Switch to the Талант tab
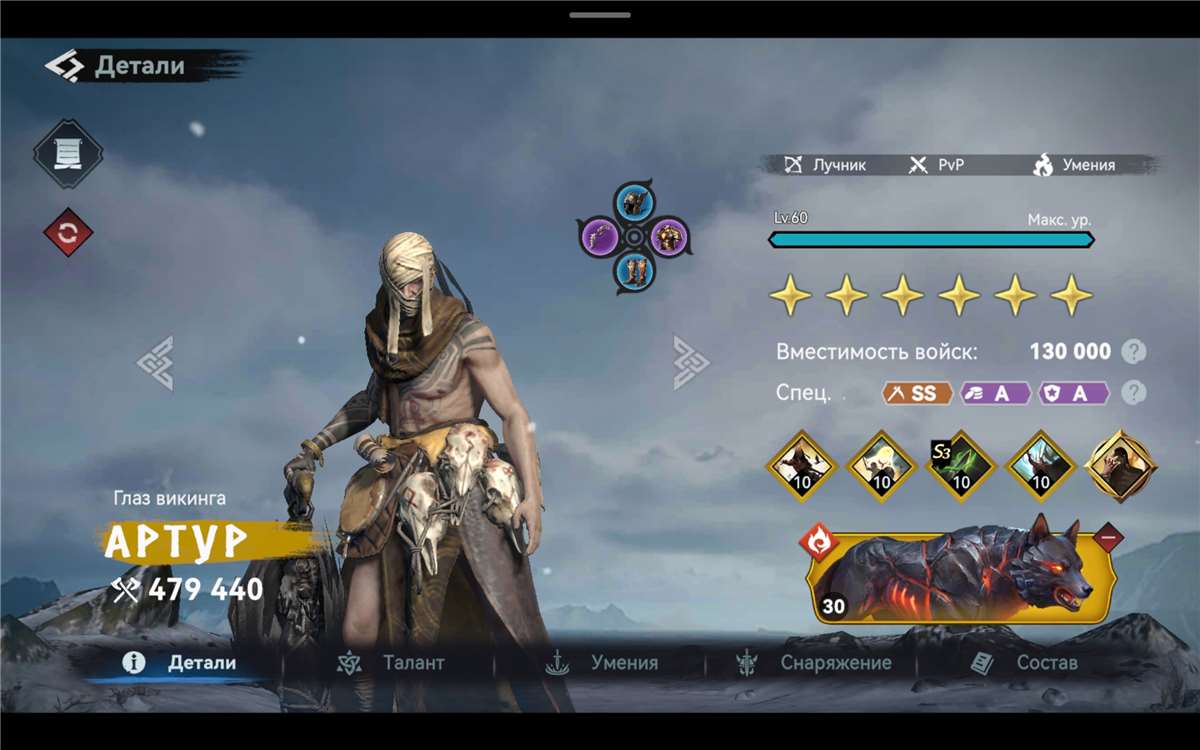This screenshot has height=750, width=1200. point(393,663)
